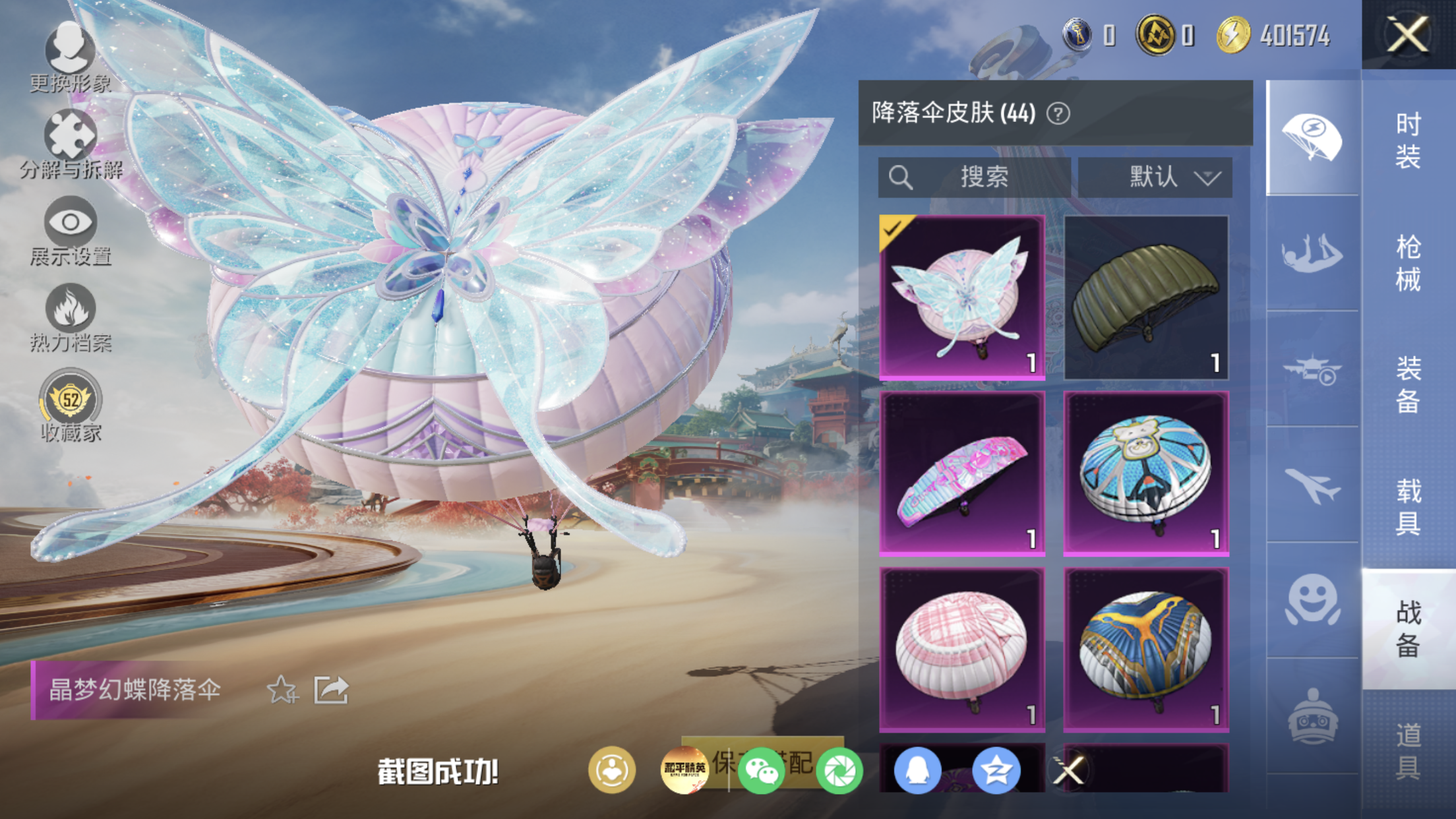Screen dimensions: 1456x819
Task: Show help for 降落伞皮肤 question mark
Action: [x=1058, y=114]
